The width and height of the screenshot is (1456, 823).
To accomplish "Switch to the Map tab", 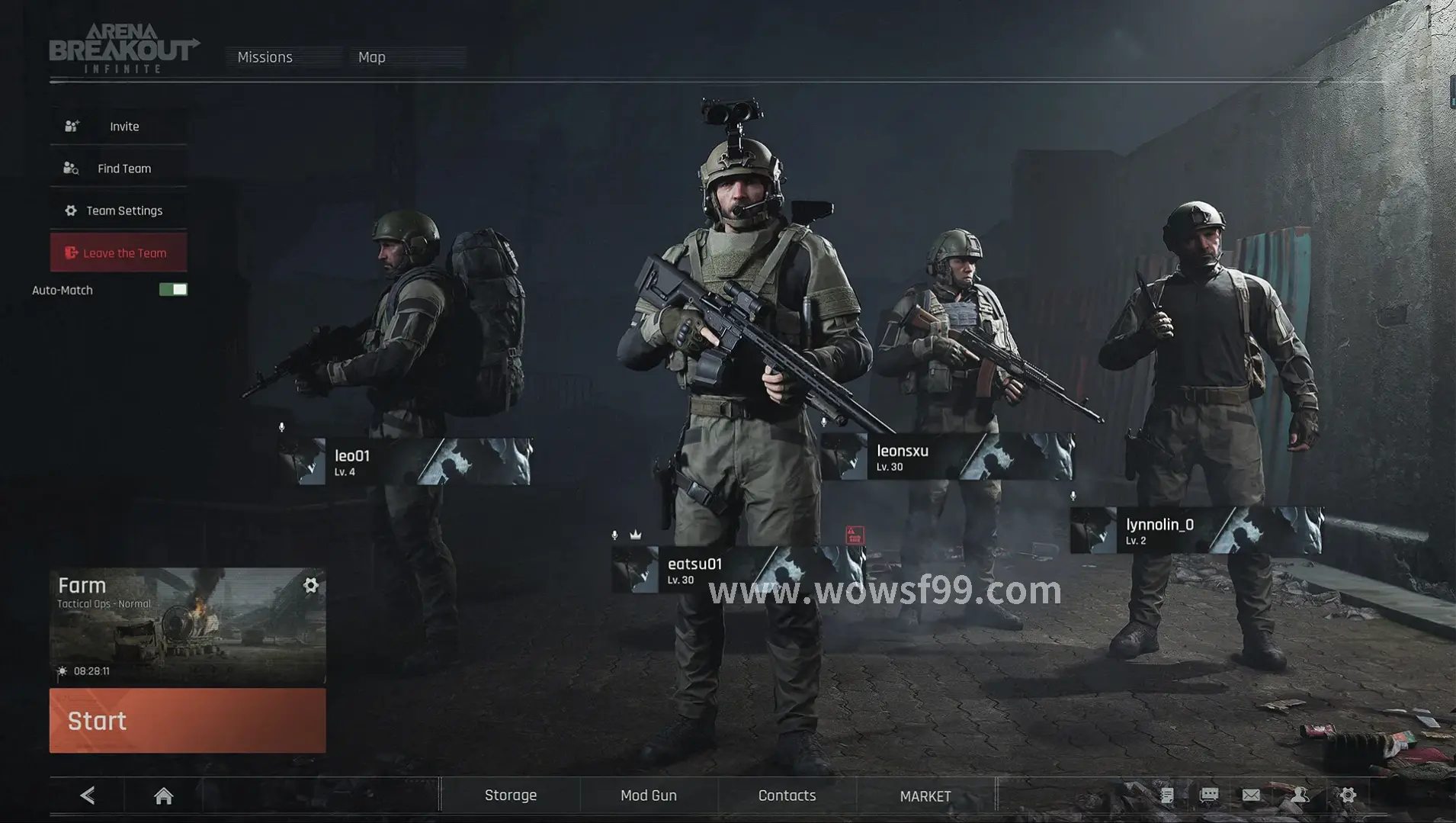I will 372,57.
